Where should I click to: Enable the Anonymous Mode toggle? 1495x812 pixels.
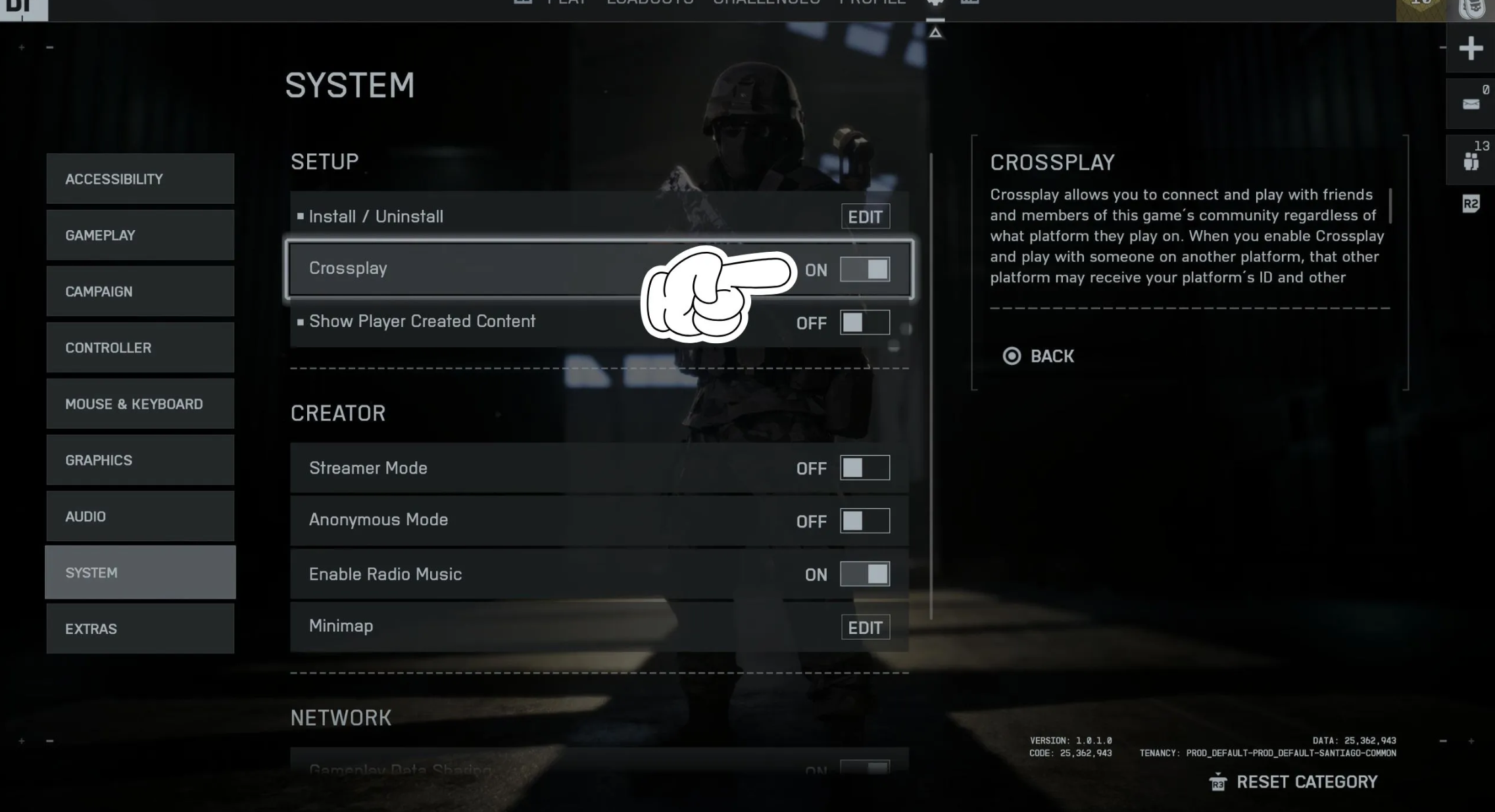coord(865,521)
